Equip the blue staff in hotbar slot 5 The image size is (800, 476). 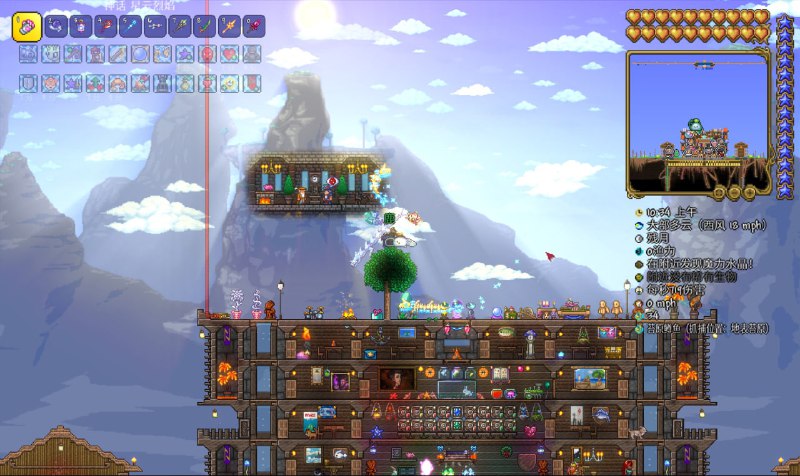(131, 24)
